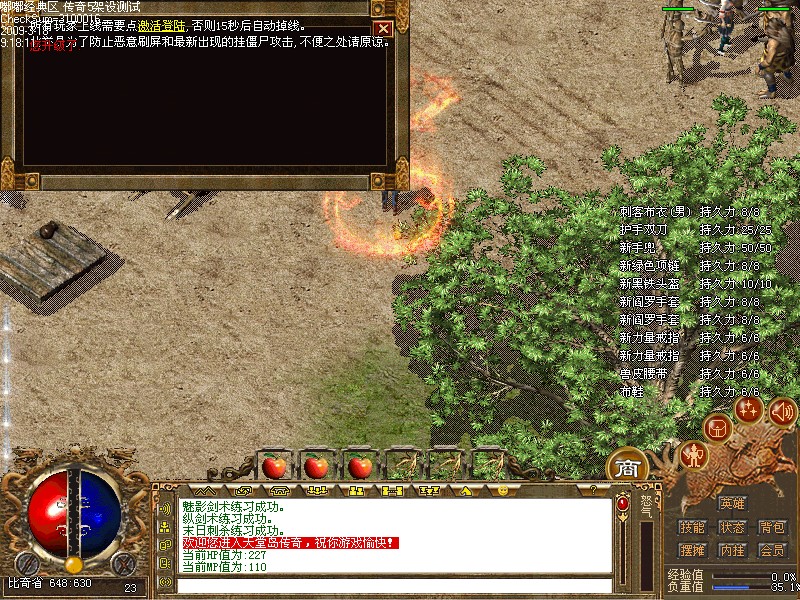The image size is (800, 600).
Task: Close the announcement window
Action: point(382,29)
